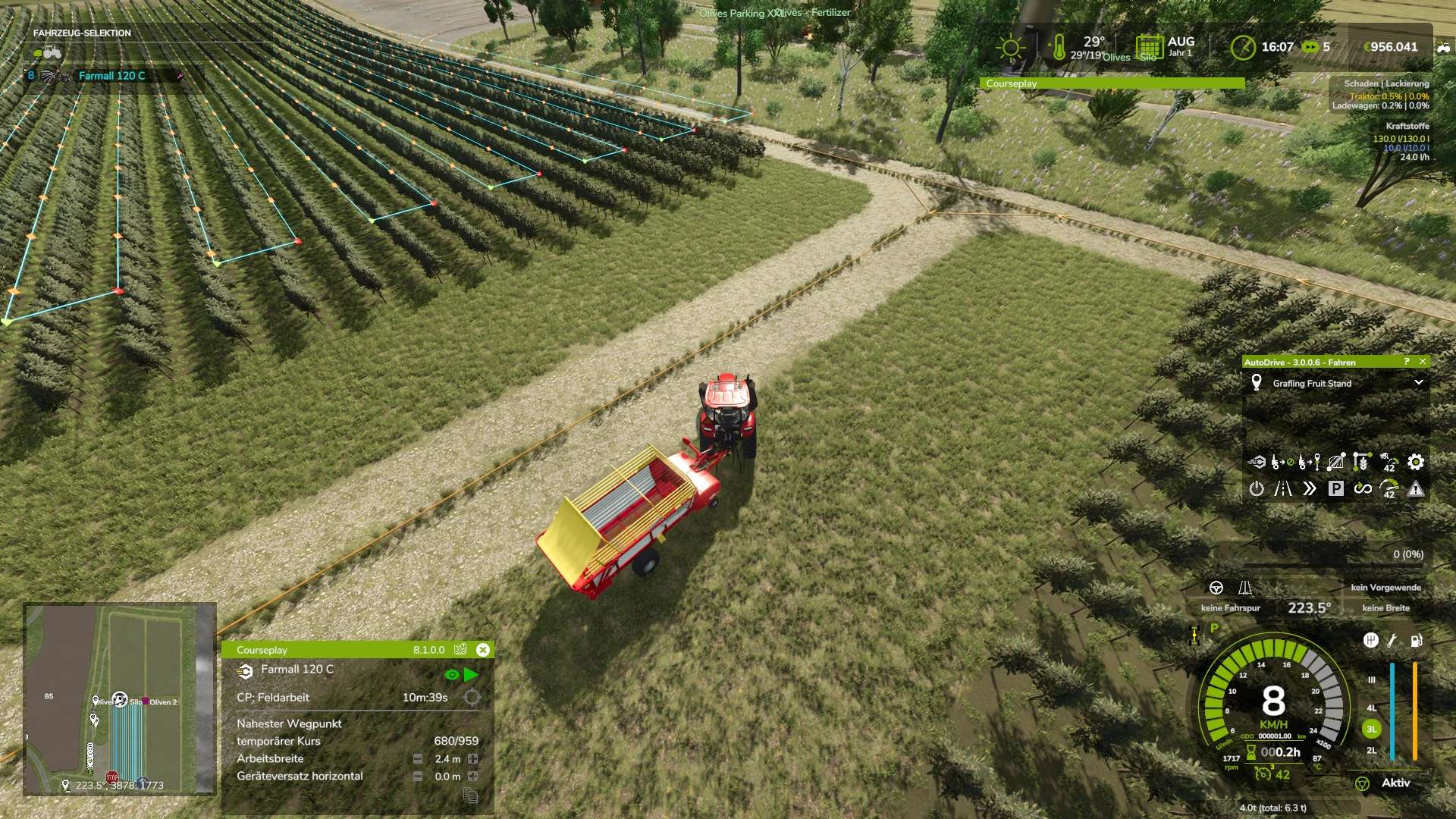Toggle AutoDrive loop mode infinity icon

(x=1363, y=488)
